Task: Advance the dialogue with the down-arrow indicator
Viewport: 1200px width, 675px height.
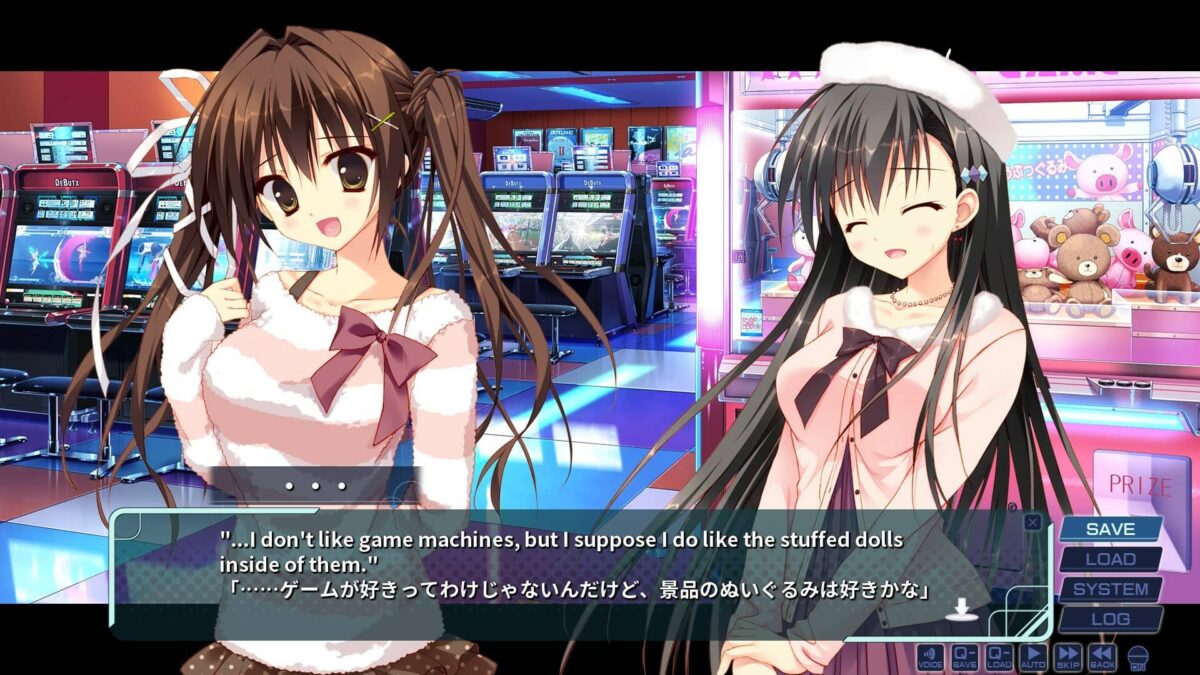Action: tap(962, 609)
